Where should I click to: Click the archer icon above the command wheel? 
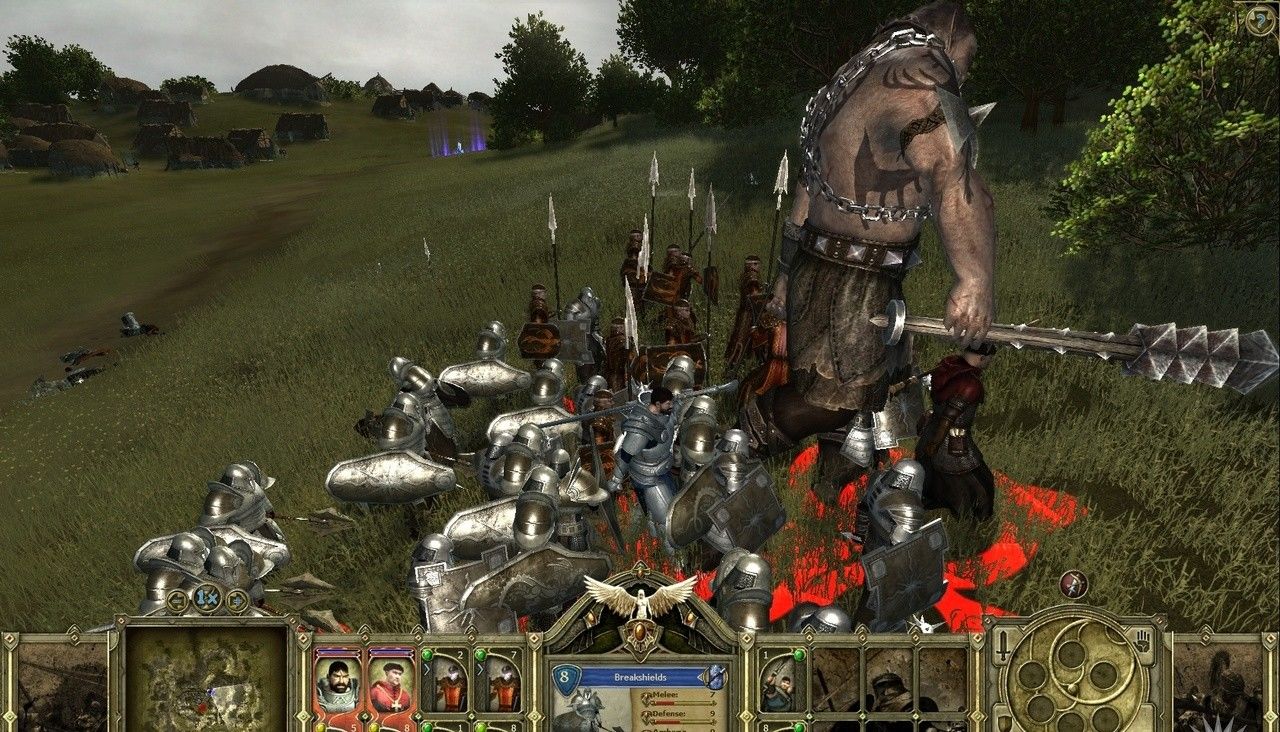click(1073, 584)
